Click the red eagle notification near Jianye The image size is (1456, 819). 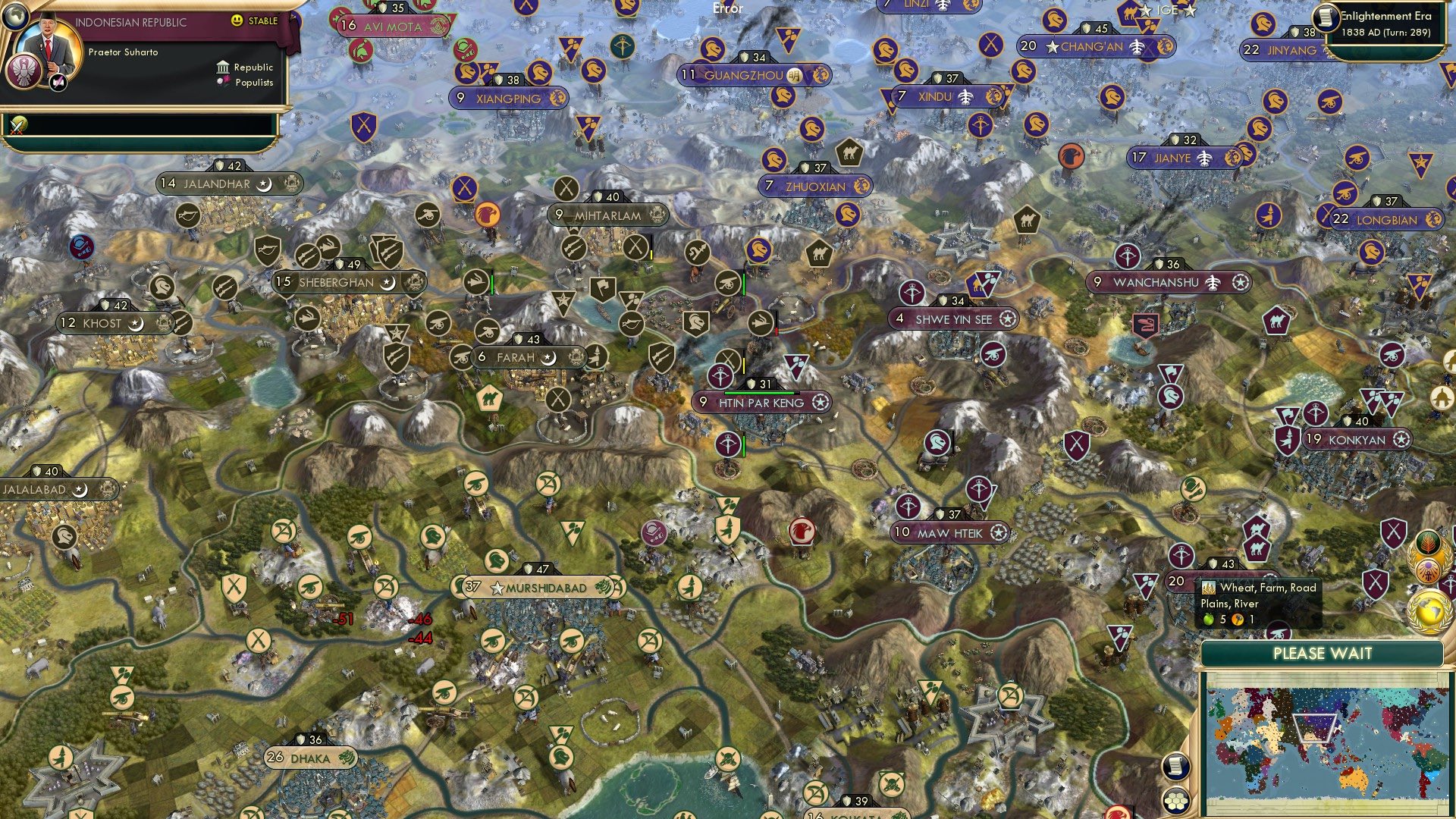pos(1072,155)
